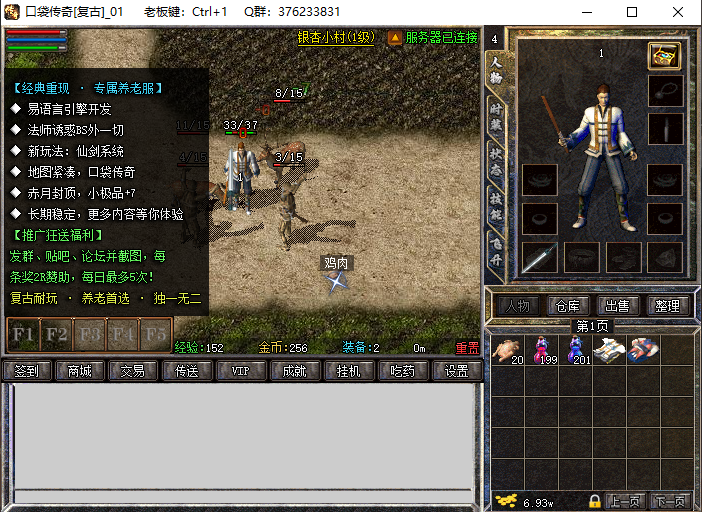The image size is (702, 512).
Task: Open the 签到 daily sign-in panel
Action: coord(26,371)
